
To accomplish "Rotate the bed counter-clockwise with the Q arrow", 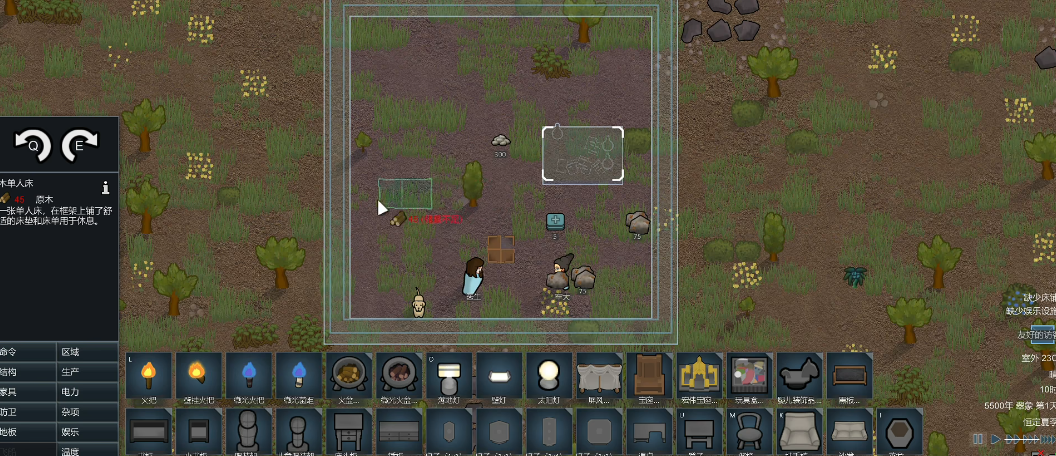I will (32, 147).
